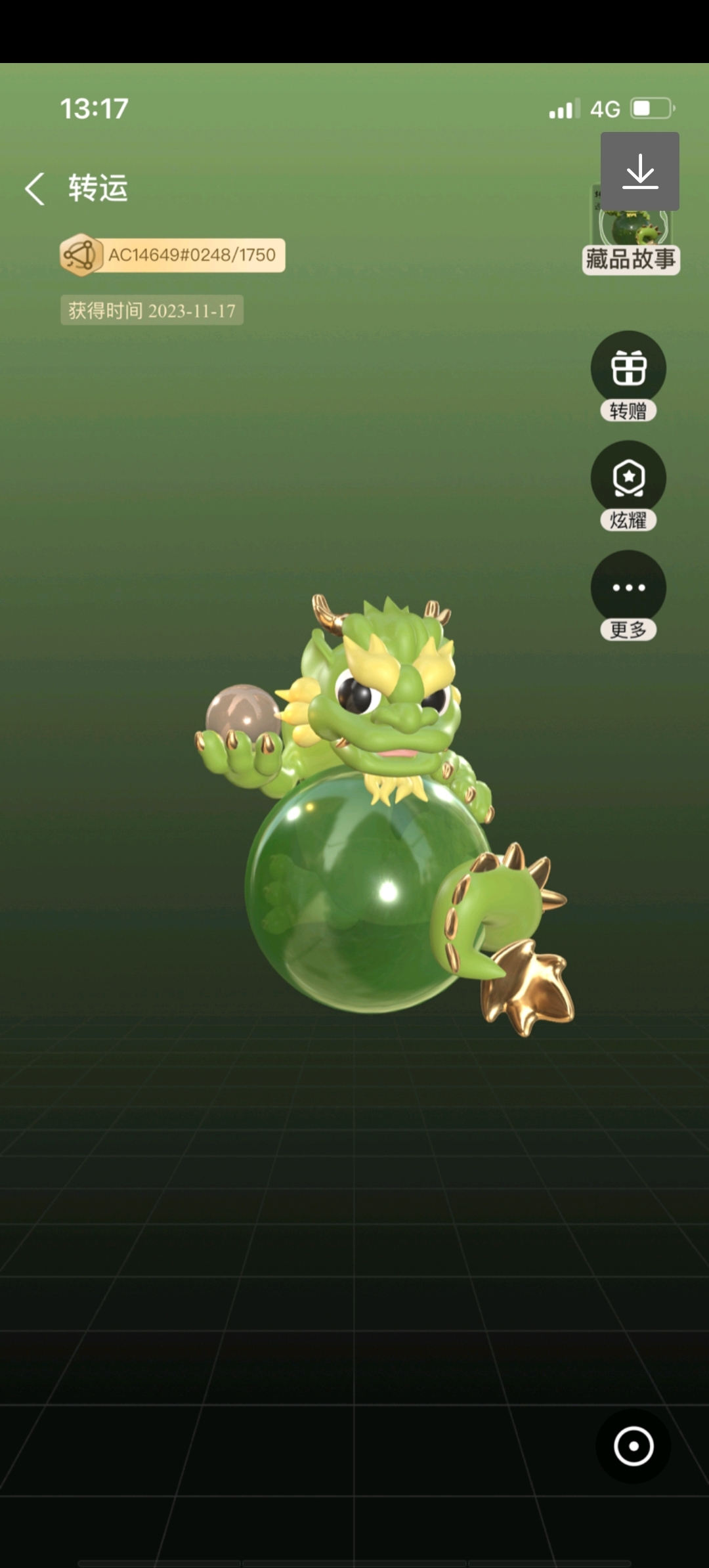The image size is (709, 1568).
Task: Tap the download arrow button
Action: coord(639,171)
